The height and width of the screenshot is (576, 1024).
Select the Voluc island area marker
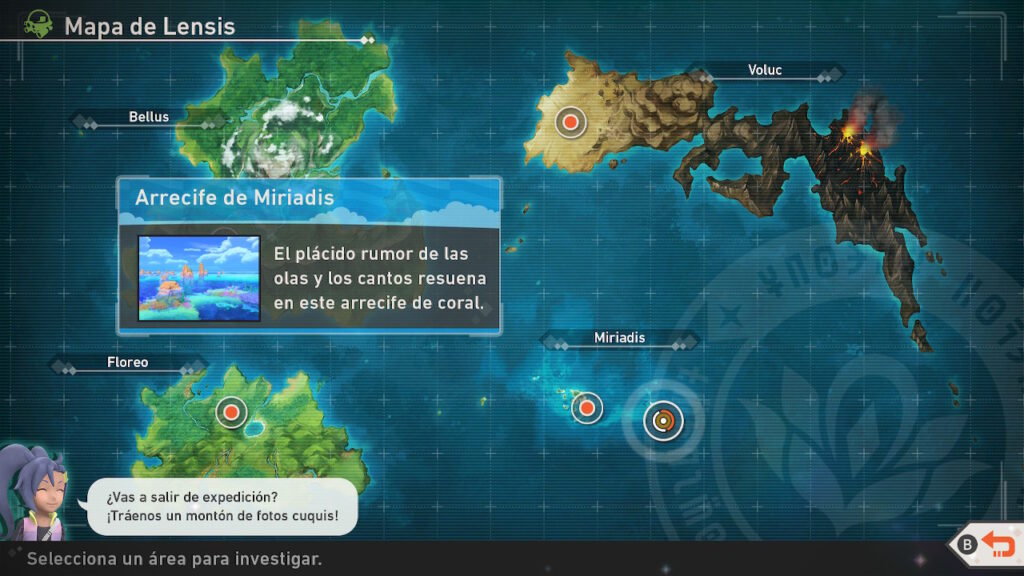click(x=570, y=122)
